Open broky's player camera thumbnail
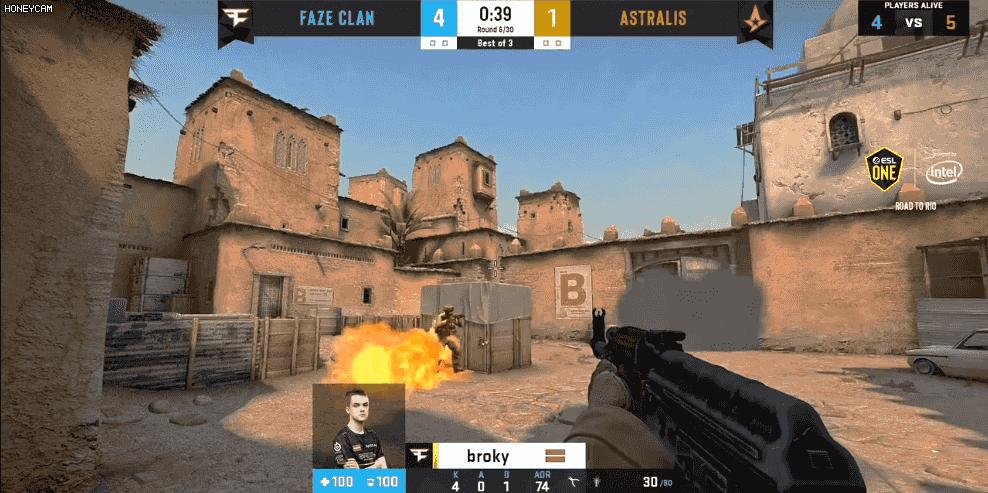Image resolution: width=988 pixels, height=493 pixels. coord(358,427)
